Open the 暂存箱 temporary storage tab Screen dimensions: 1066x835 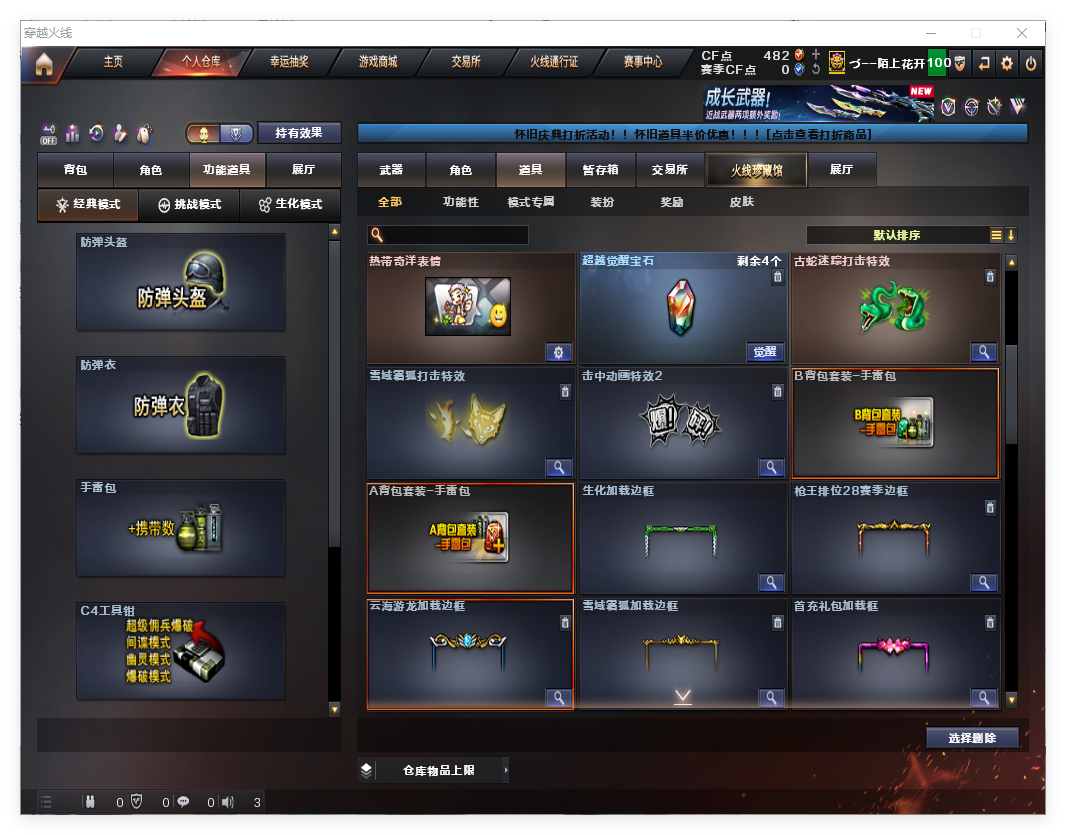600,170
